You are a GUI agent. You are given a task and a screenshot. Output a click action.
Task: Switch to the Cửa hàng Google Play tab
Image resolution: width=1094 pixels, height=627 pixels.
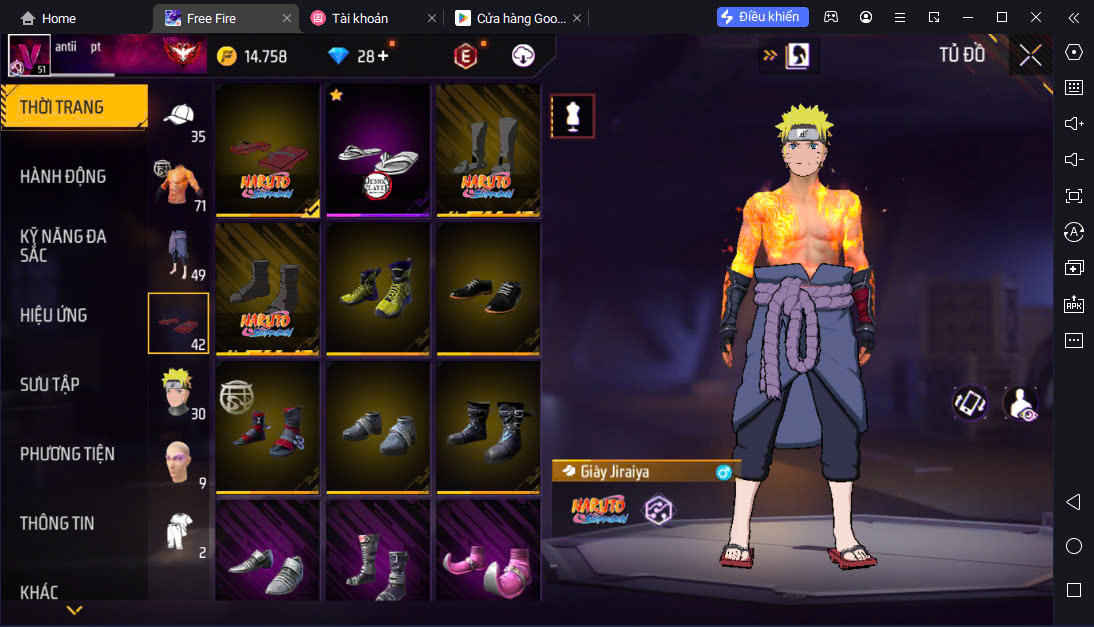[x=512, y=18]
